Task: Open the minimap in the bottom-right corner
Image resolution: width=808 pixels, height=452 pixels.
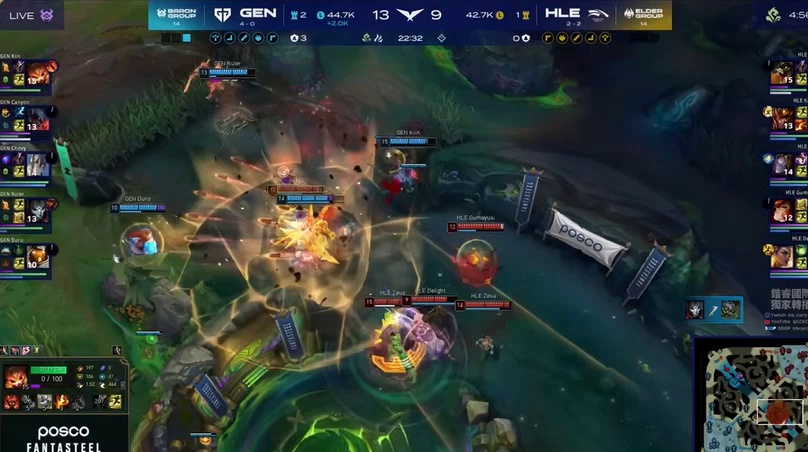Action: pos(752,395)
